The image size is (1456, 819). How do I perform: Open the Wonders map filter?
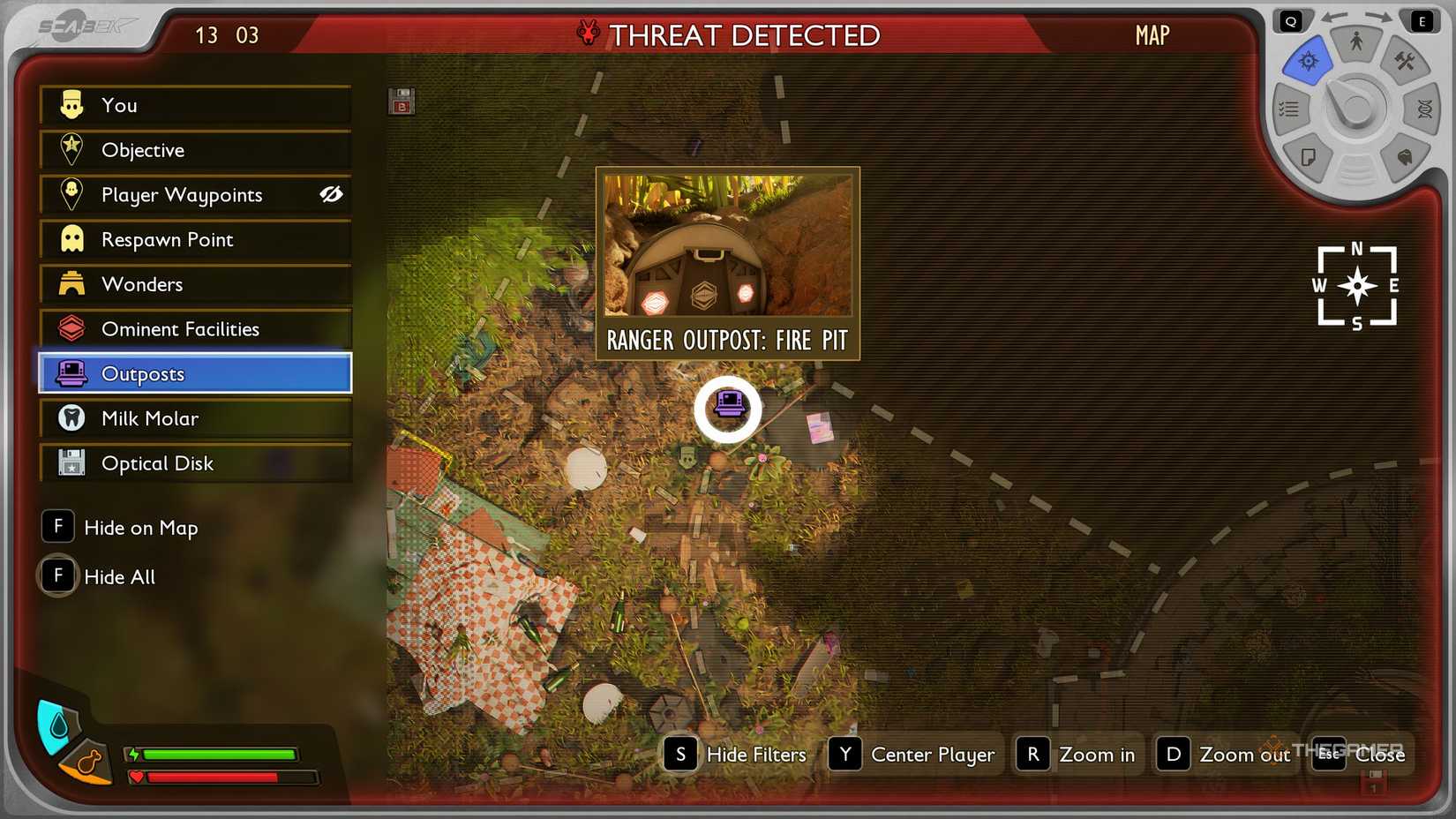point(194,284)
